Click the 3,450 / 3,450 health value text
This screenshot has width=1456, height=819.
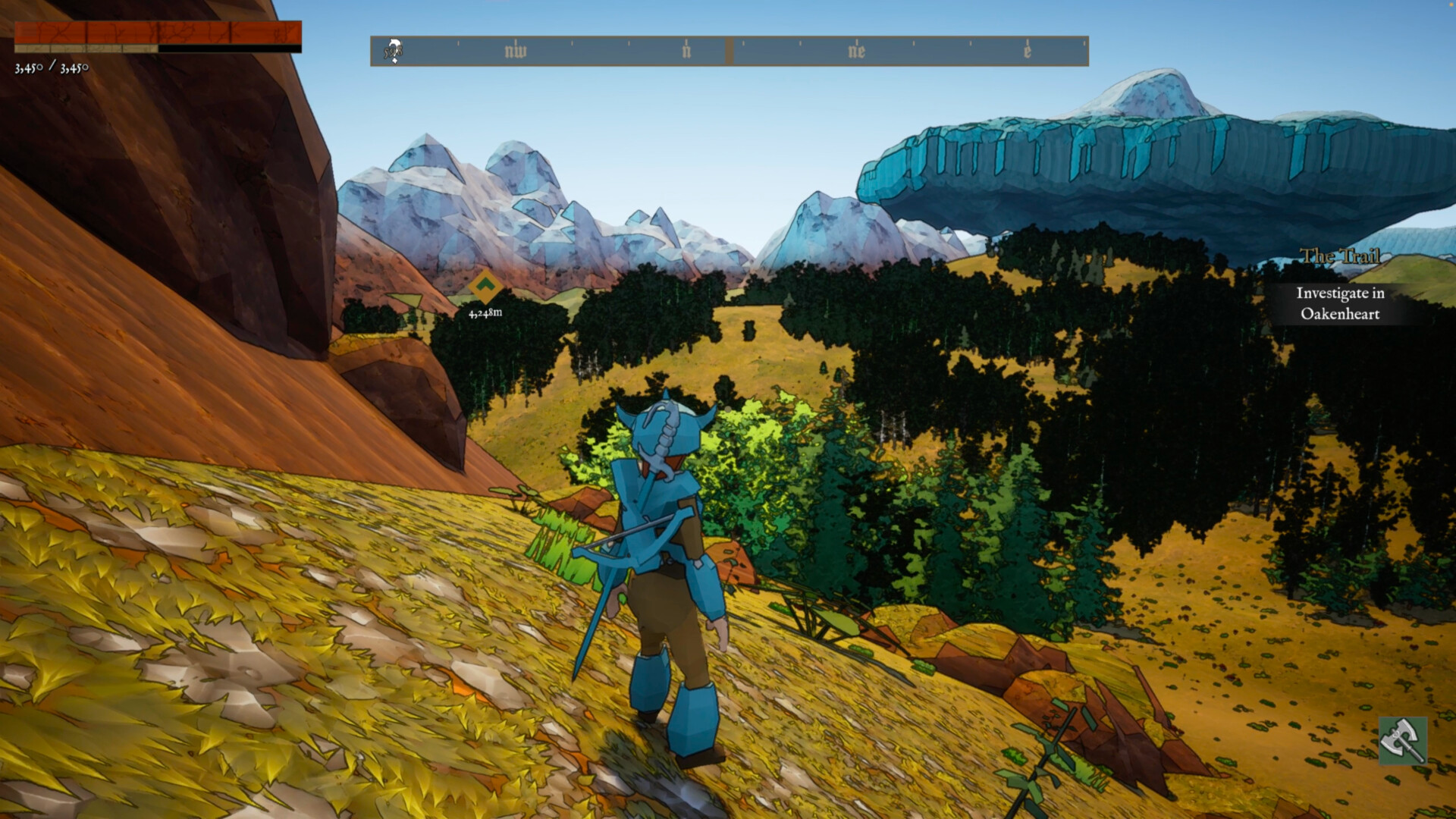coord(51,68)
